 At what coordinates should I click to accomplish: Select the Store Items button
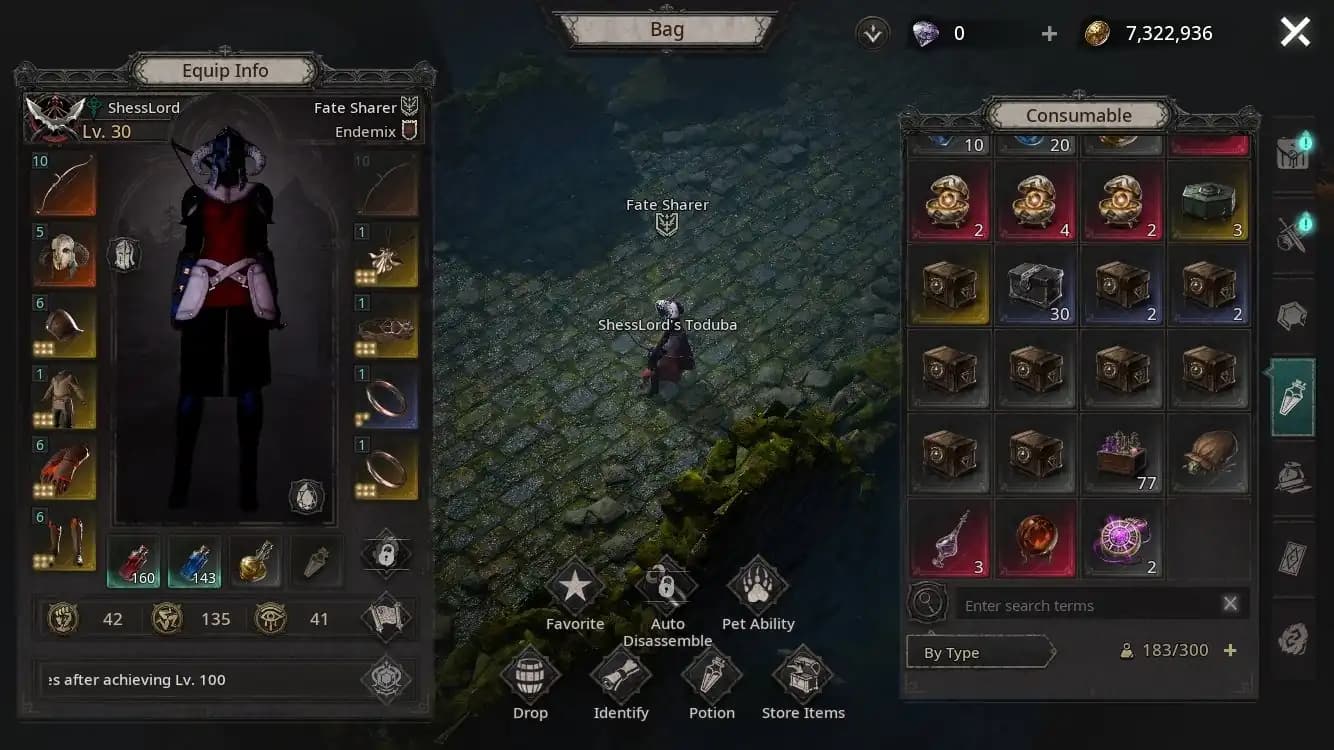coord(803,677)
